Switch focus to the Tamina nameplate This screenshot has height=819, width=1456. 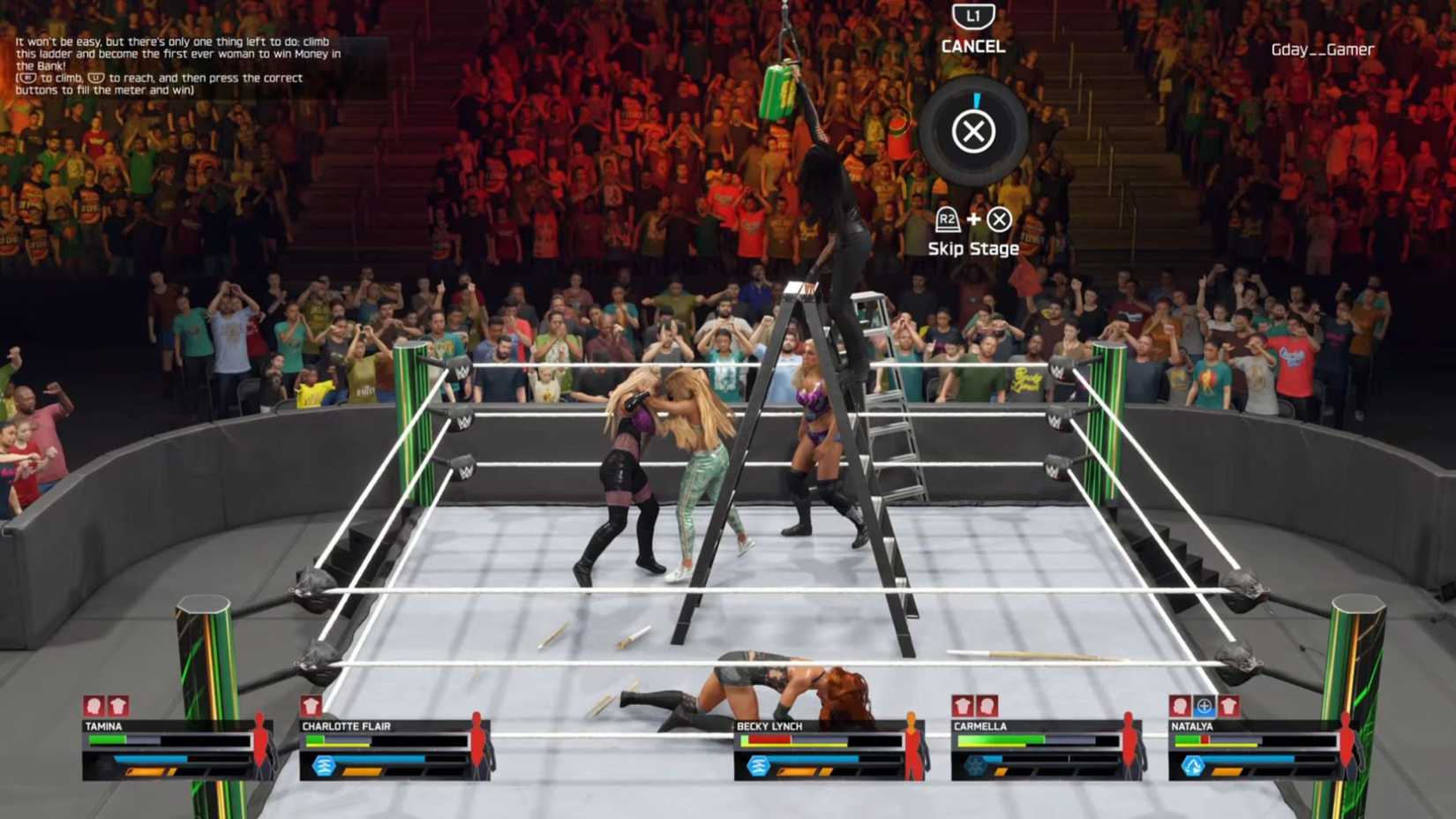103,725
